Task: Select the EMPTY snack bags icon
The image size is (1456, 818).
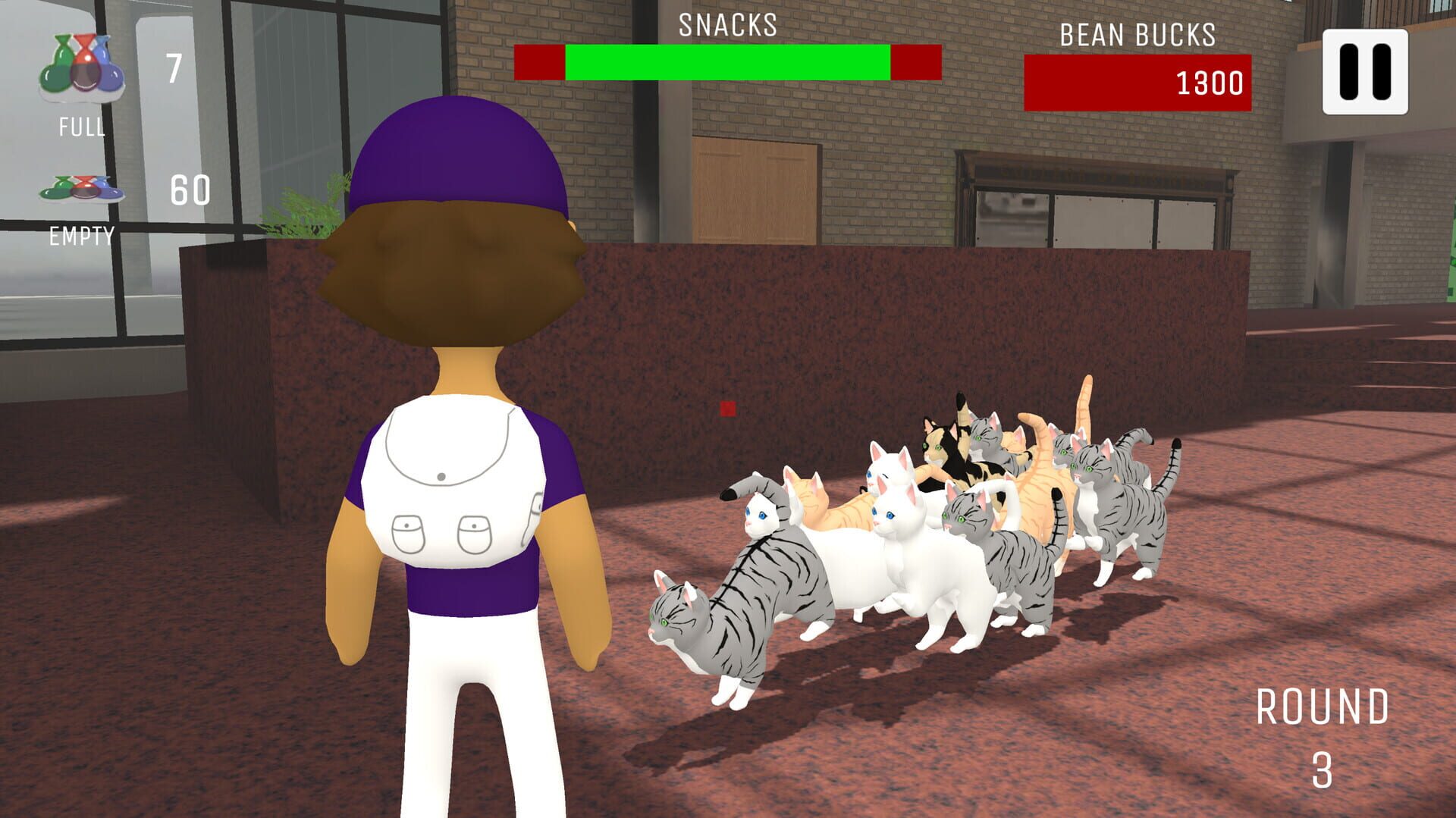Action: (81, 189)
